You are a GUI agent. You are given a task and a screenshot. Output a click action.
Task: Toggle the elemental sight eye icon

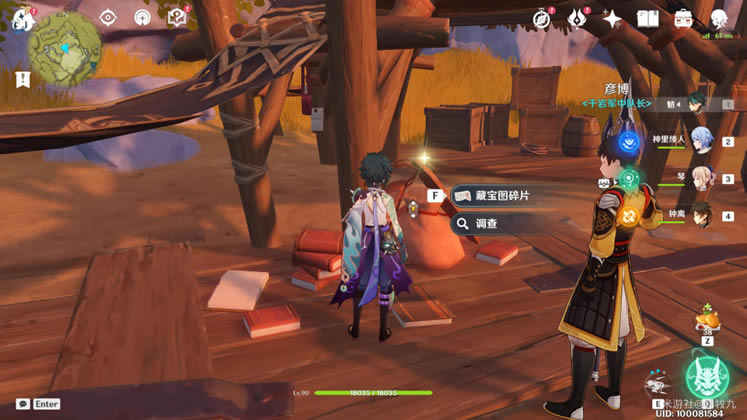(x=109, y=17)
